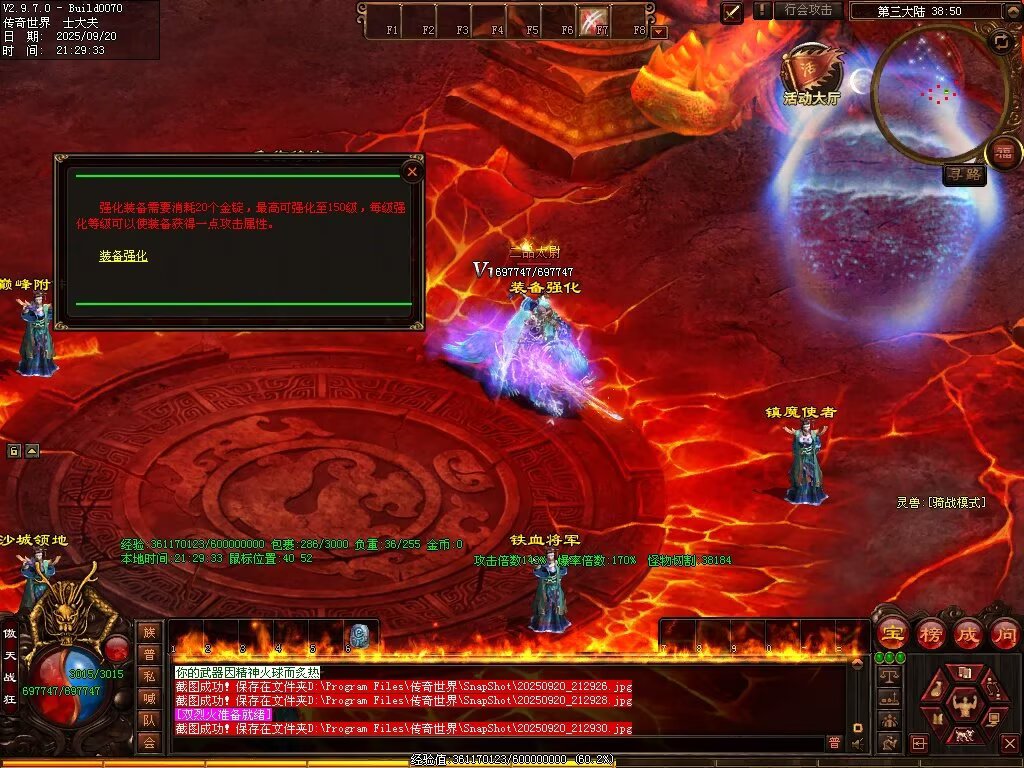
Task: Select the 喊 shout chat channel
Action: pyautogui.click(x=149, y=698)
